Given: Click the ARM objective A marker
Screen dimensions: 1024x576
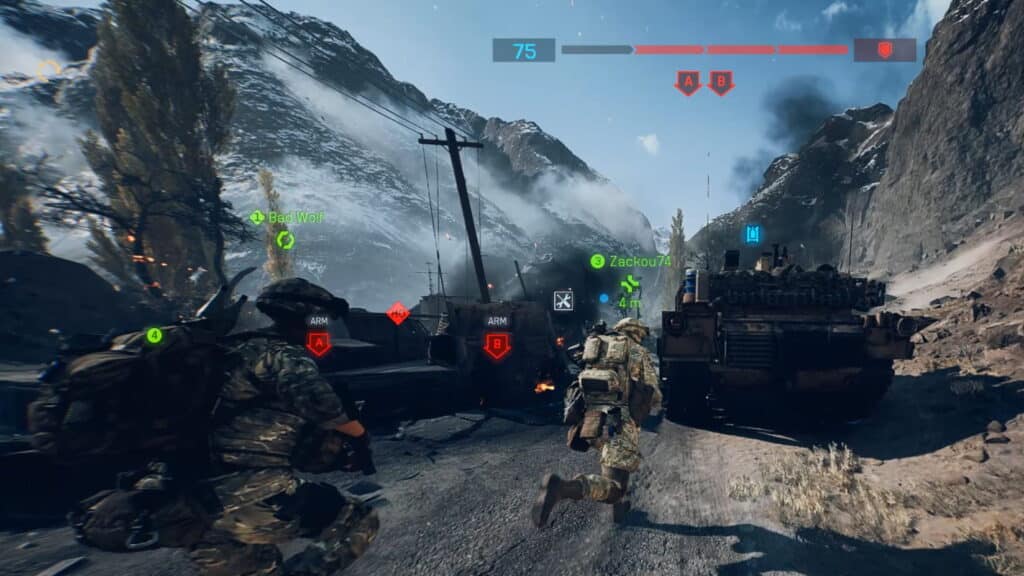Looking at the screenshot, I should click(319, 344).
